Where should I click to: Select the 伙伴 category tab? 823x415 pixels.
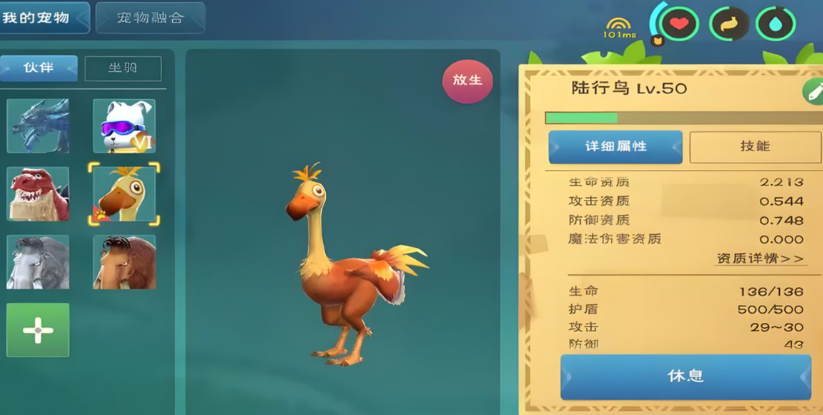point(39,68)
